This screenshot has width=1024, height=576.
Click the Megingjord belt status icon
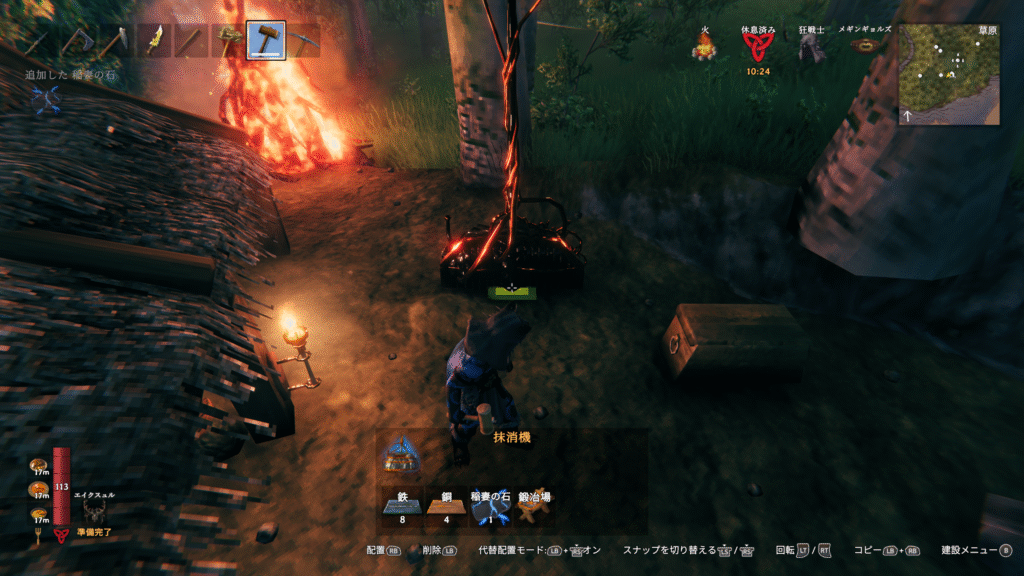[x=862, y=45]
